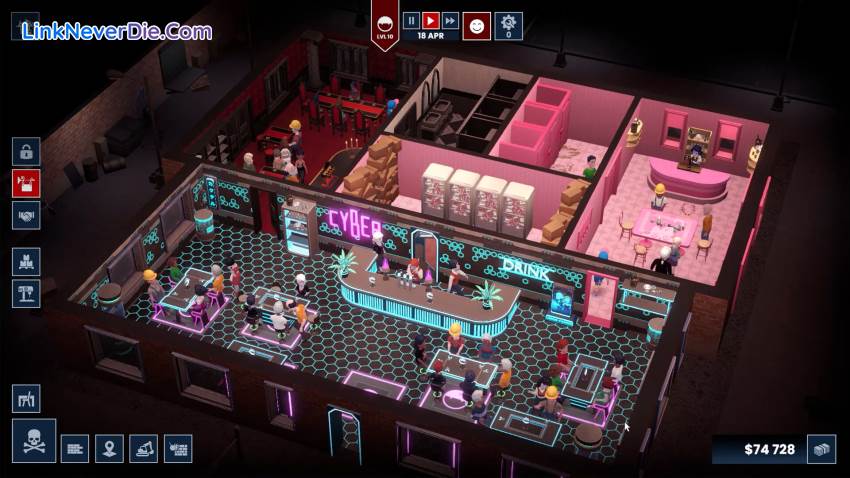The width and height of the screenshot is (850, 478).
Task: Set the game to normal play speed
Action: 430,19
